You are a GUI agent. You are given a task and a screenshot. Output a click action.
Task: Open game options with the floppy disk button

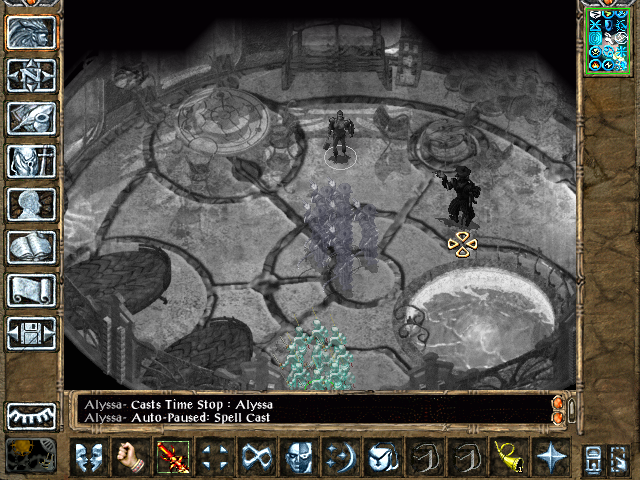coord(31,332)
